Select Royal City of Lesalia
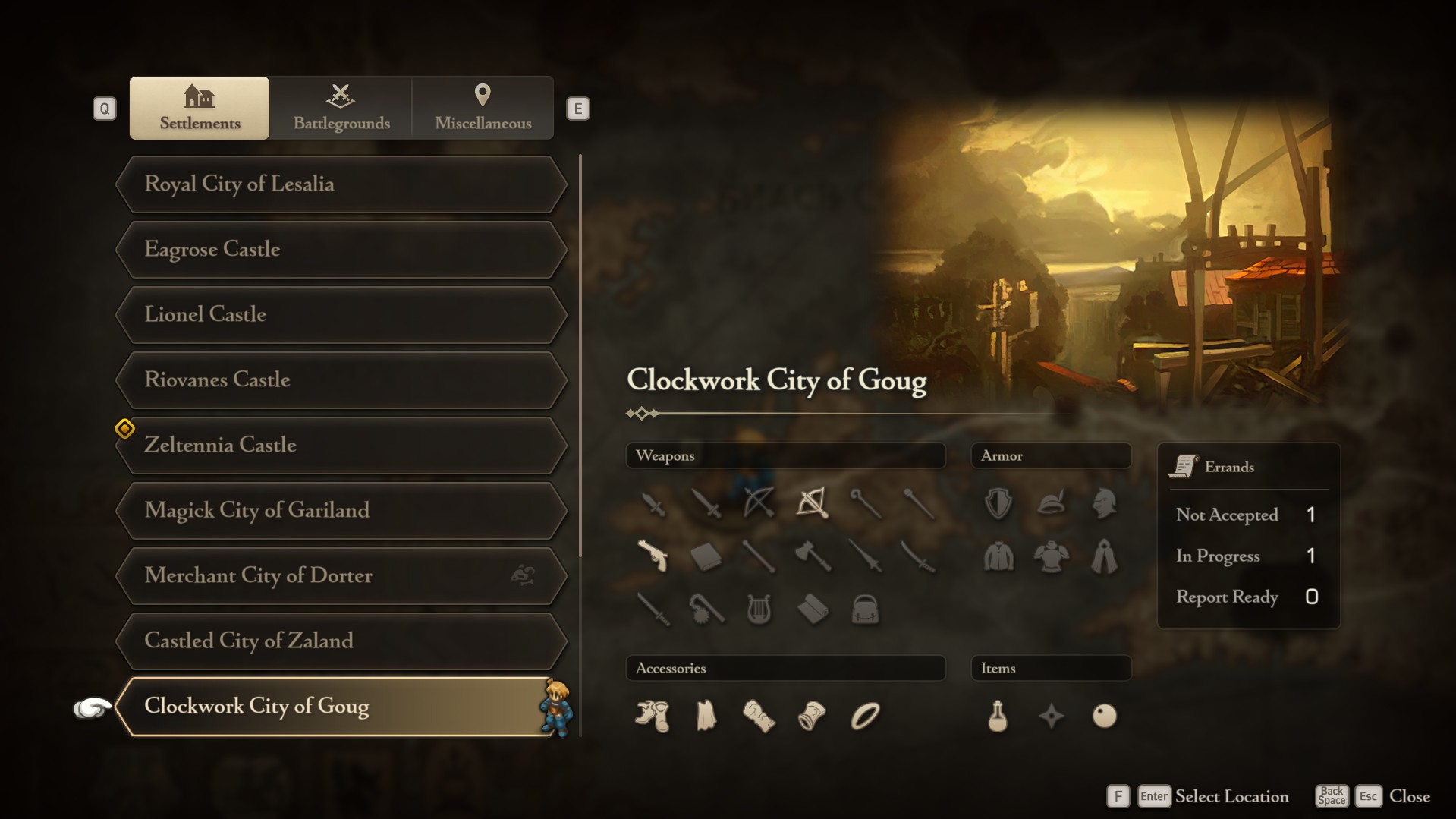 (341, 184)
